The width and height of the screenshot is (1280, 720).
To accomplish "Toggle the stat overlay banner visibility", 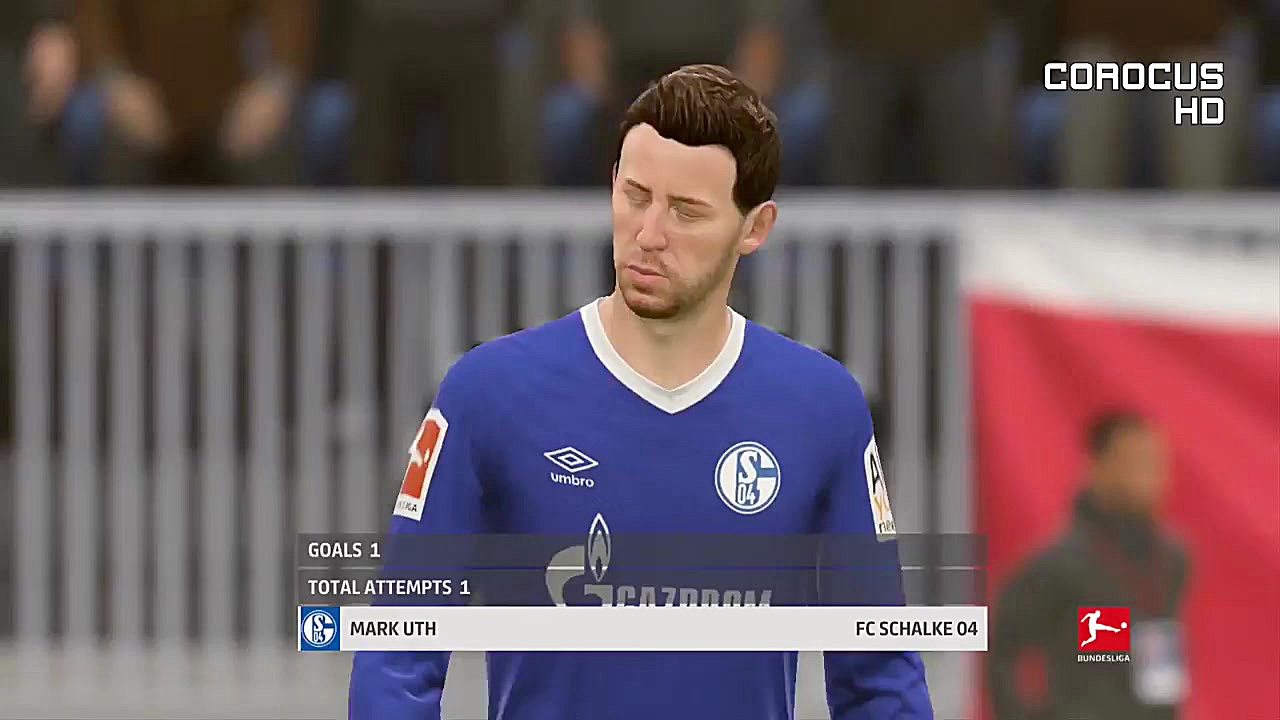I will point(640,588).
